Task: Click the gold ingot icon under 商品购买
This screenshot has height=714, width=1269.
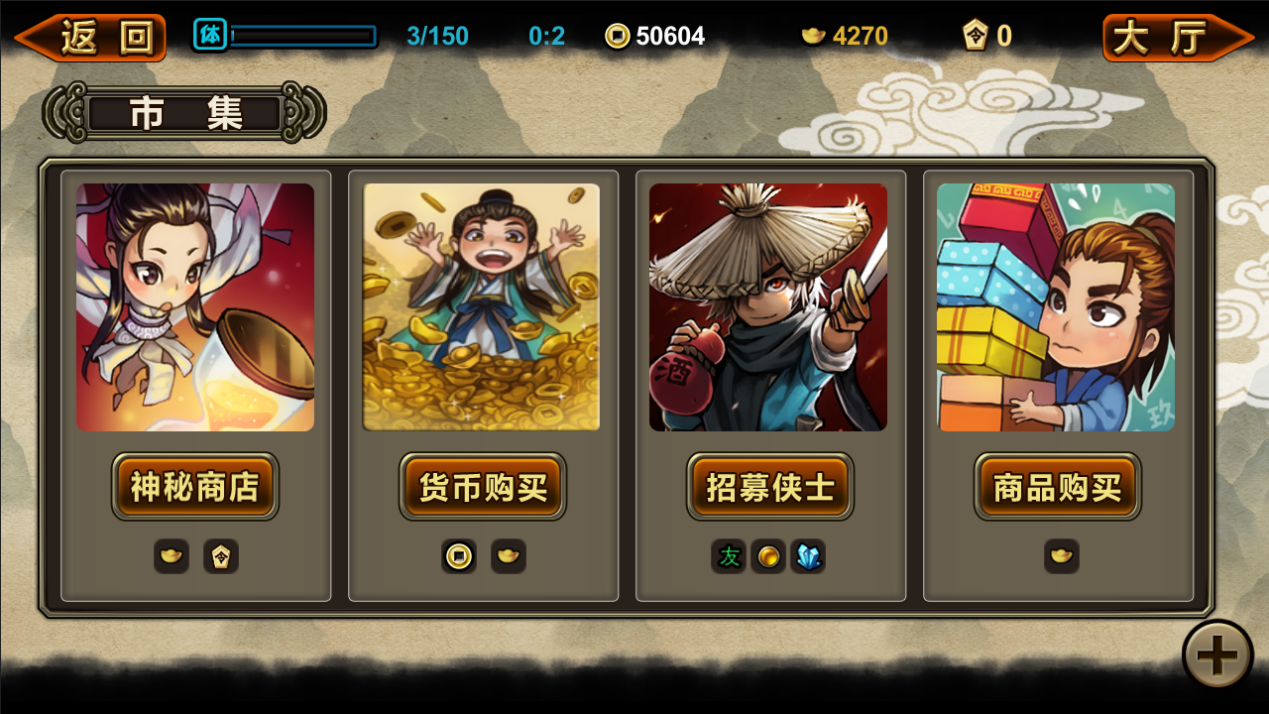Action: coord(1061,556)
